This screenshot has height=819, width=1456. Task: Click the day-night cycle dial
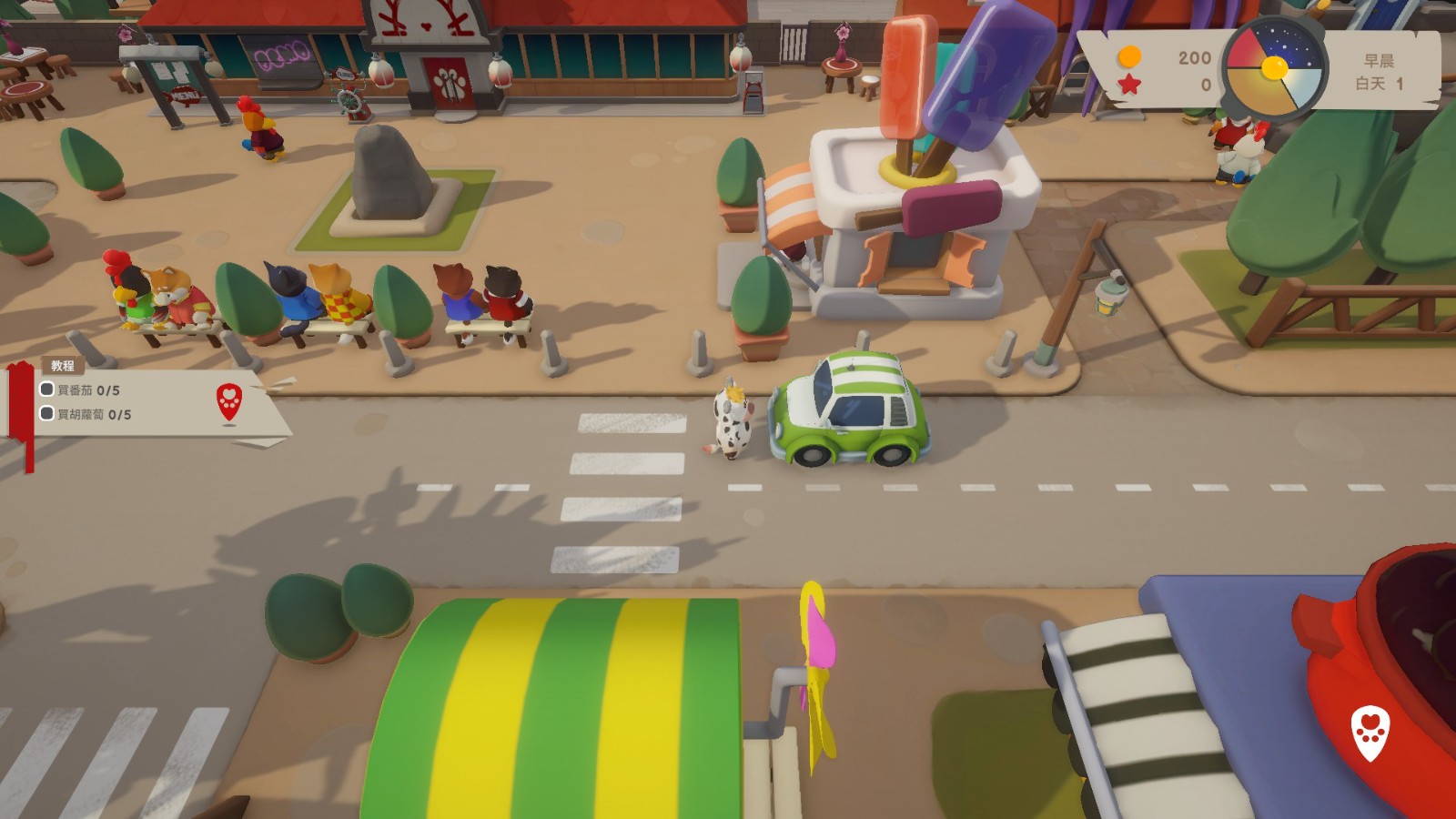[x=1273, y=70]
